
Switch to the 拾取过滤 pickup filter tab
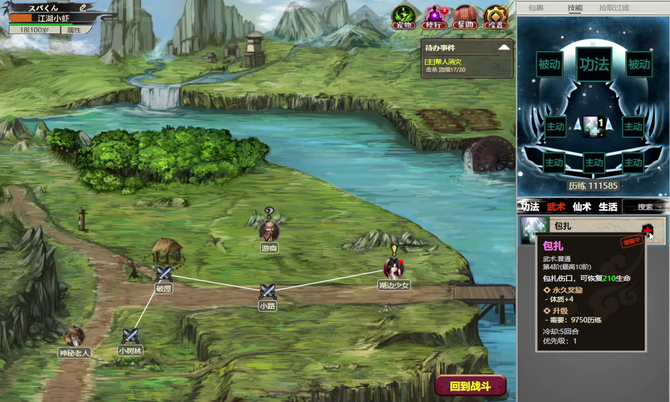tap(614, 7)
